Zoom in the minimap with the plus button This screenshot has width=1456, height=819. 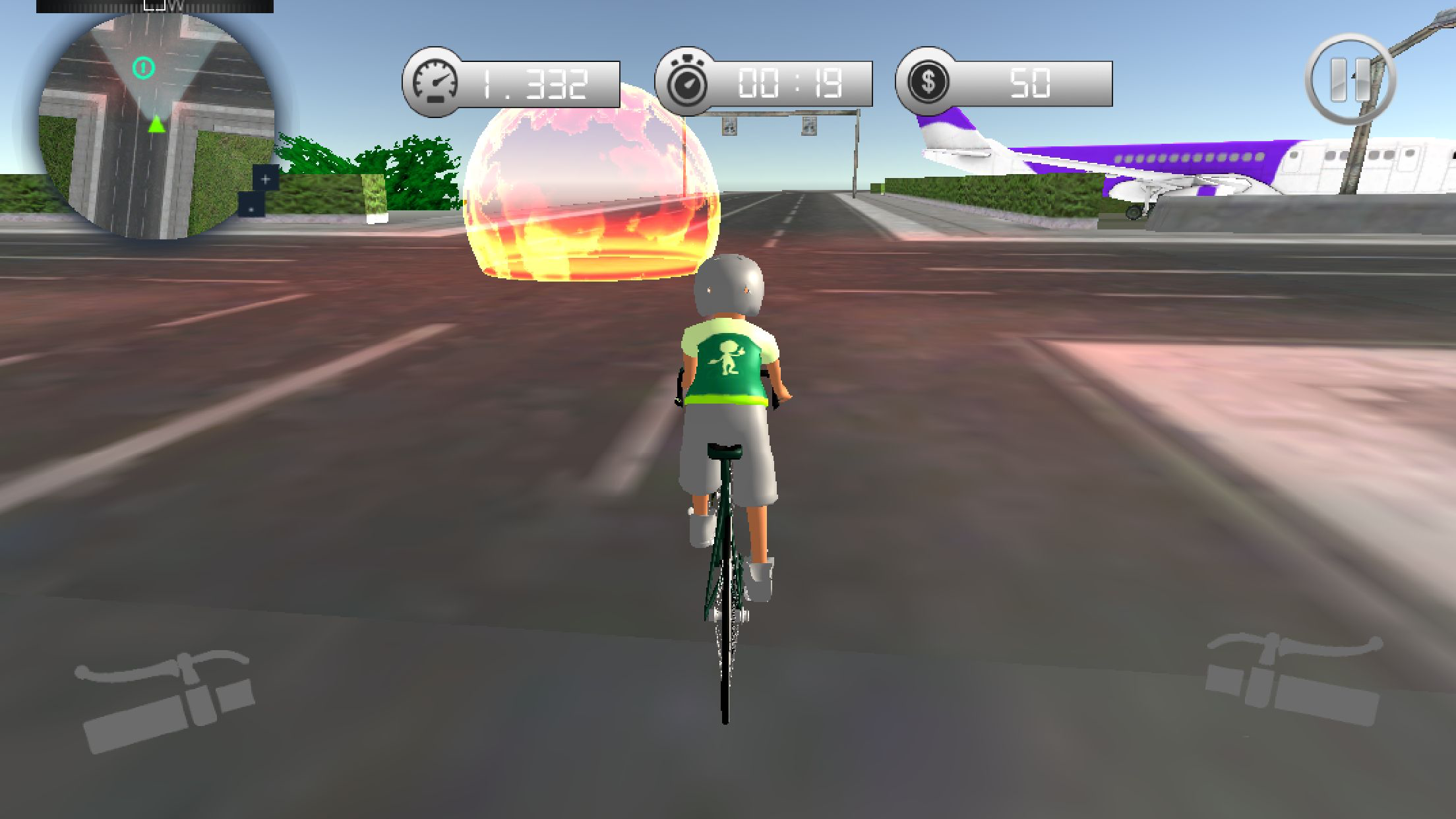click(266, 179)
